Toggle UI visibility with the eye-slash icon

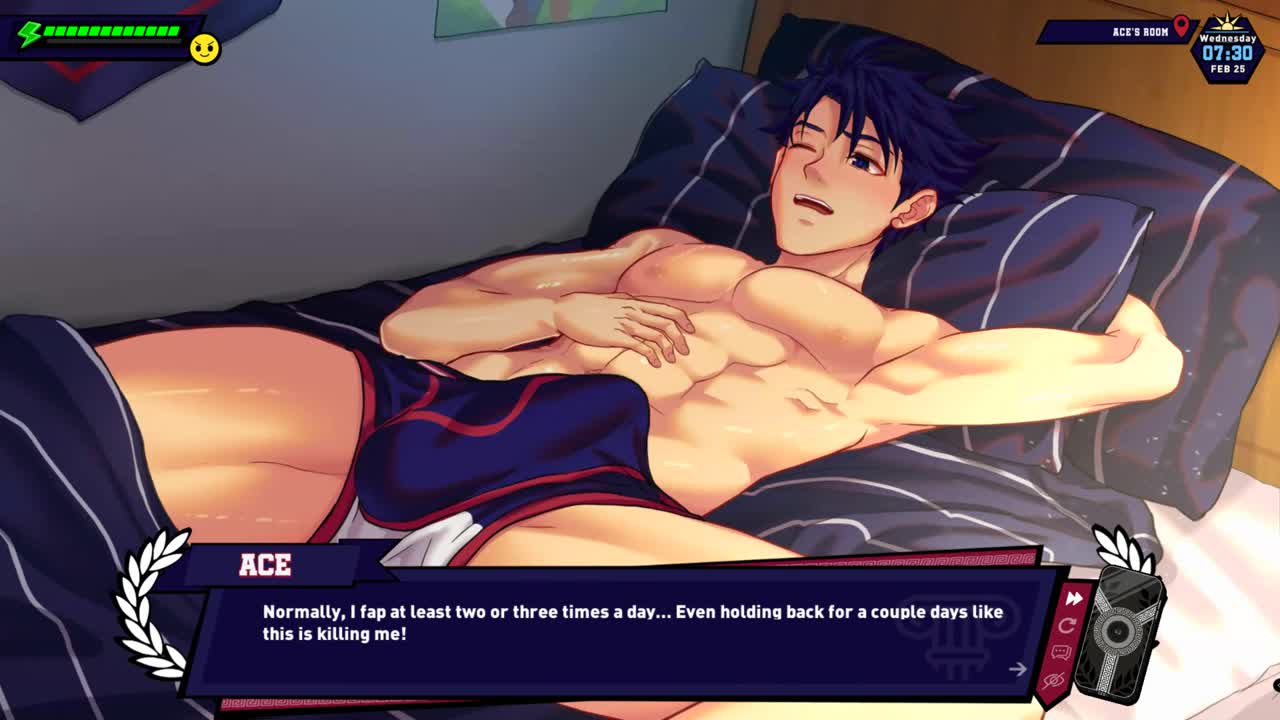[1053, 680]
